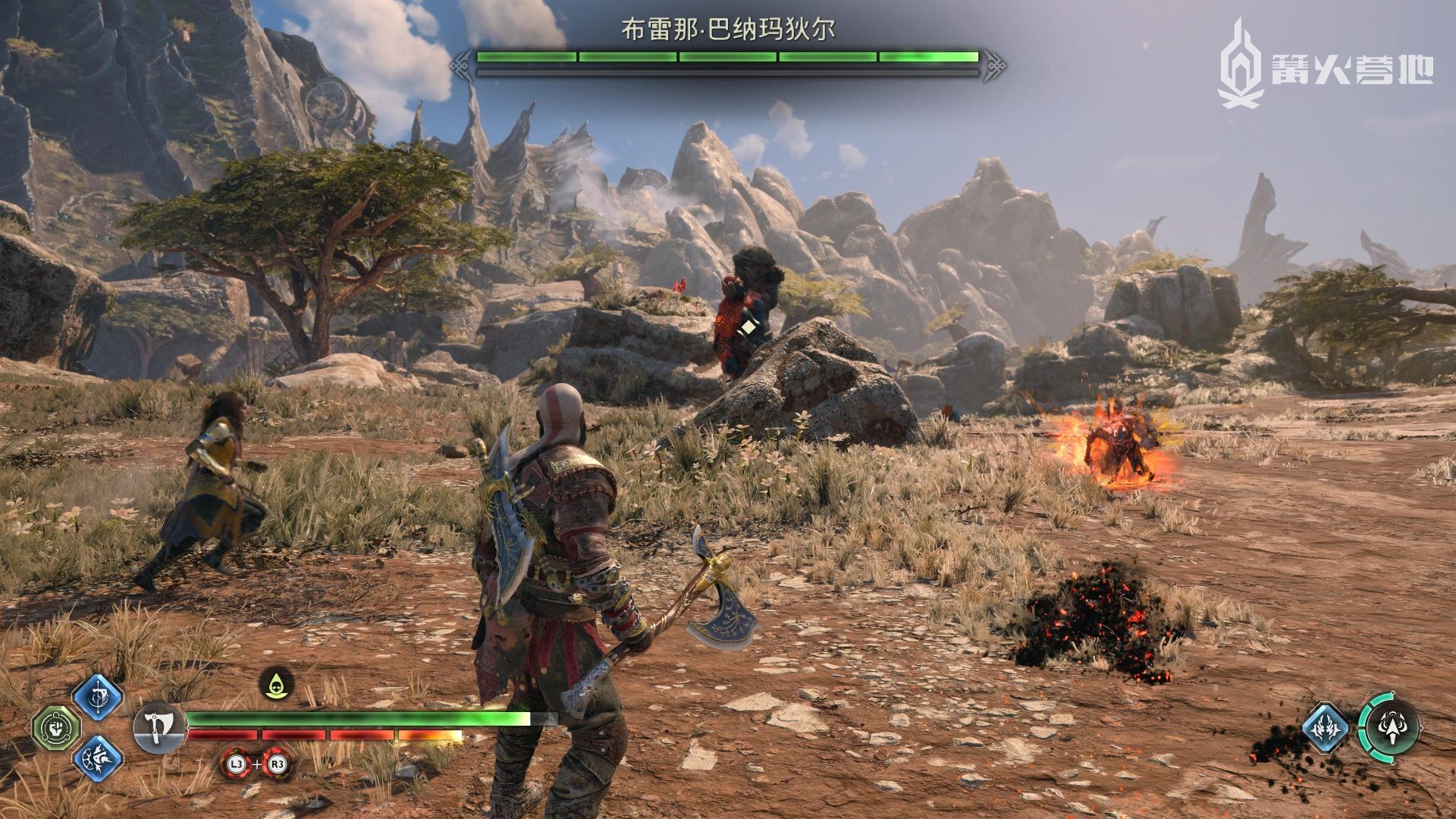1456x819 pixels.
Task: Select the green fist relic icon
Action: (x=55, y=729)
